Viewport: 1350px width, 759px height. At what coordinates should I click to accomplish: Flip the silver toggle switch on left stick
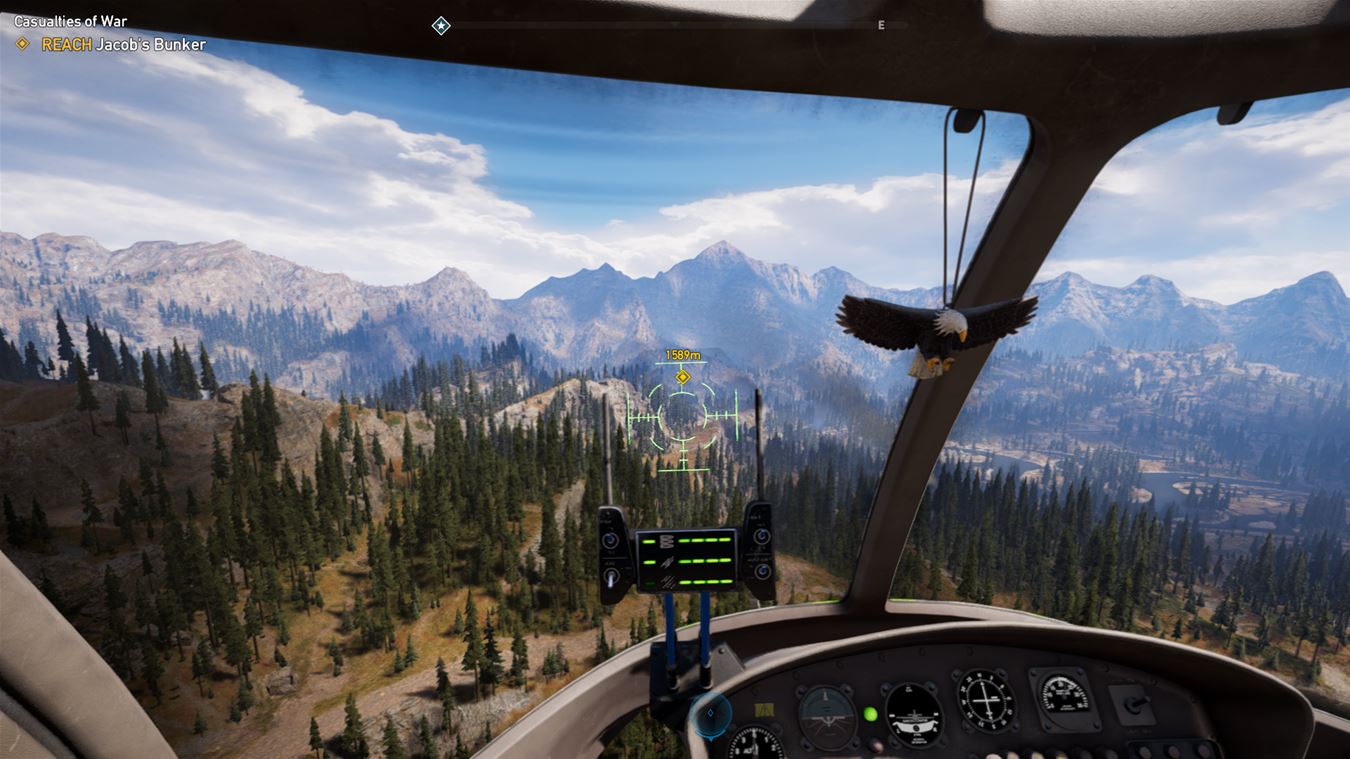[x=611, y=577]
